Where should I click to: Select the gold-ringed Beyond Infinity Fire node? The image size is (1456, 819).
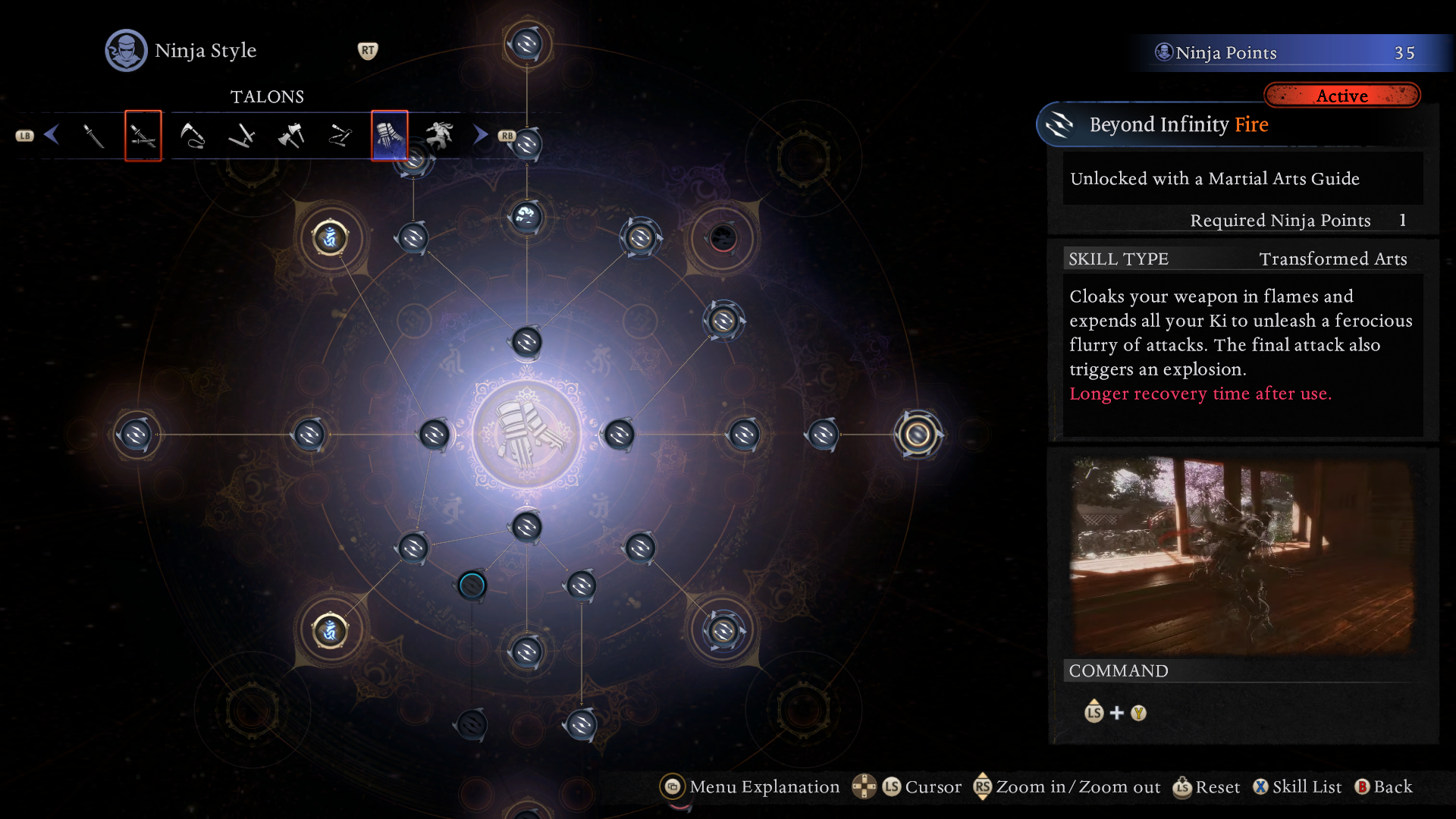[x=918, y=435]
